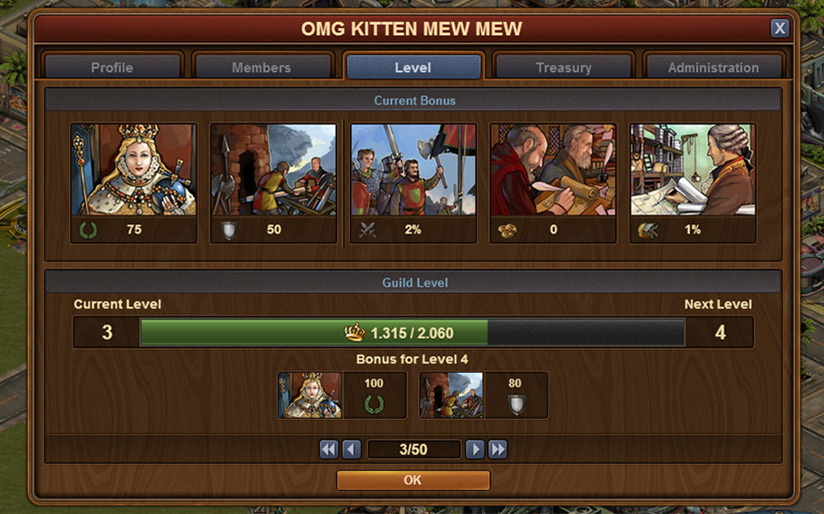Advance to the next guild level page
This screenshot has height=514, width=824.
(476, 449)
